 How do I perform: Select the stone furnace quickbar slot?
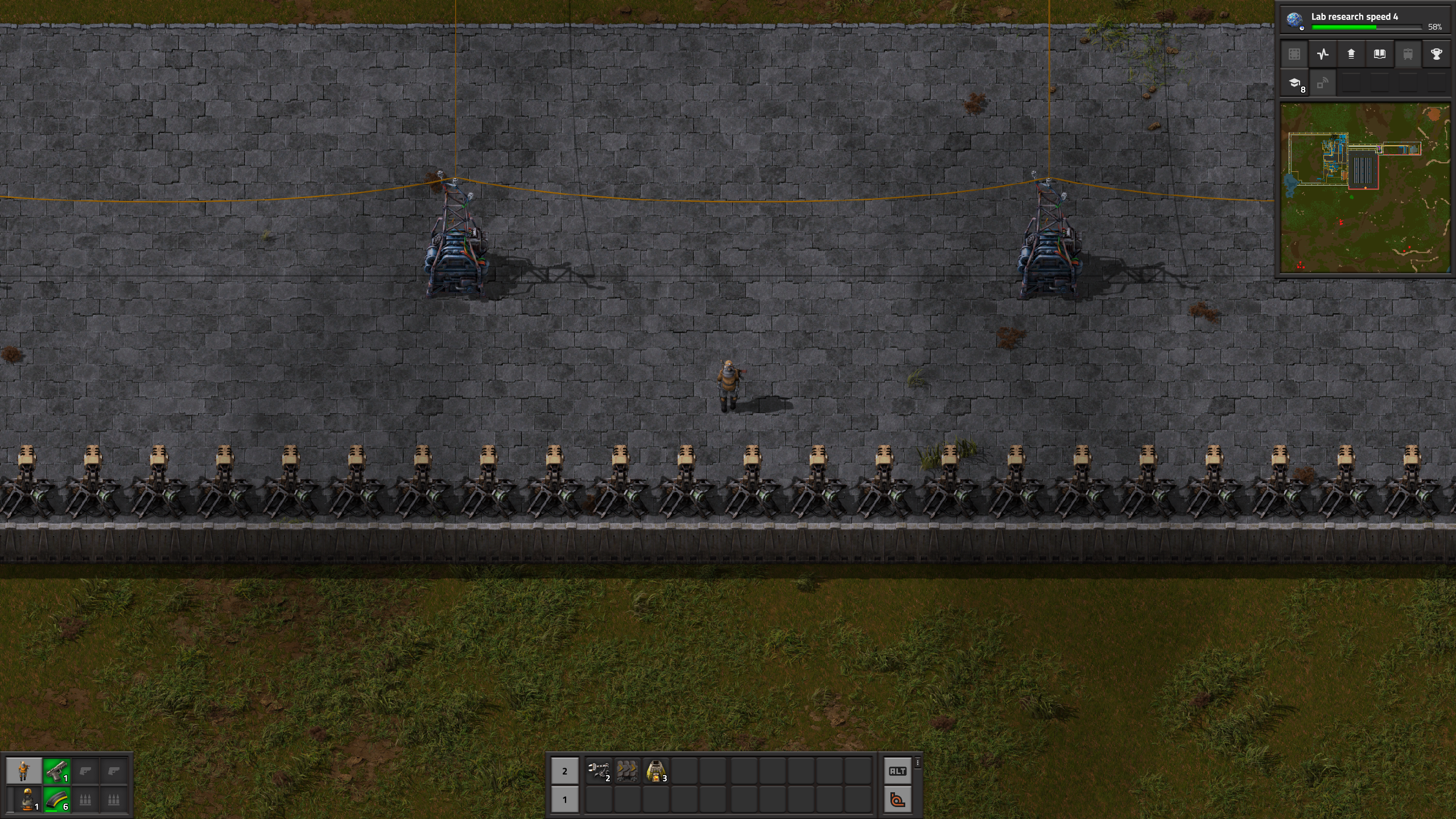point(656,771)
